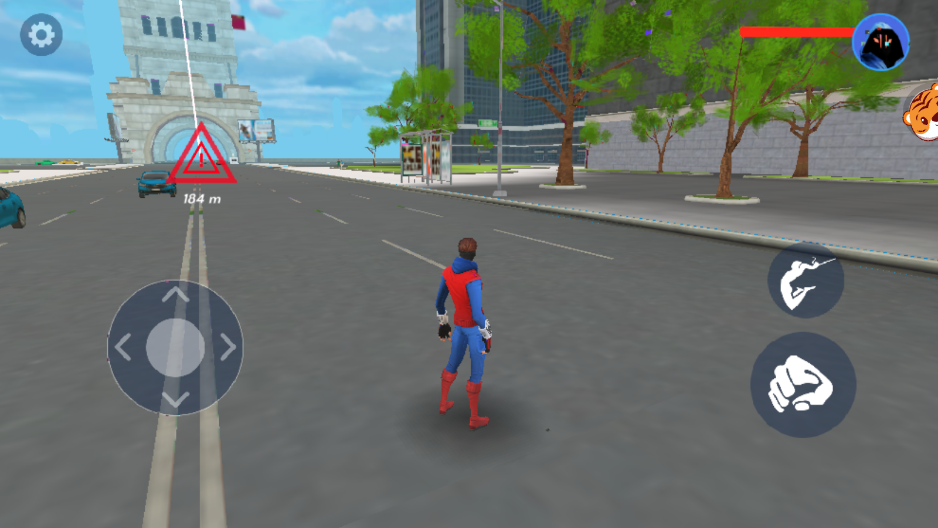Tap the fist punch attack button

[x=803, y=385]
